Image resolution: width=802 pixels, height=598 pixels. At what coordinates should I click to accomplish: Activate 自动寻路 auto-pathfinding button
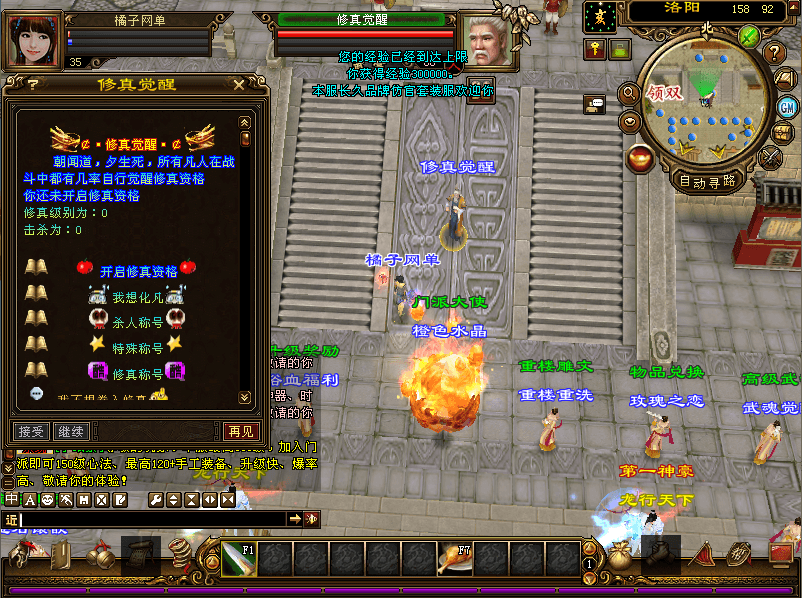(707, 181)
